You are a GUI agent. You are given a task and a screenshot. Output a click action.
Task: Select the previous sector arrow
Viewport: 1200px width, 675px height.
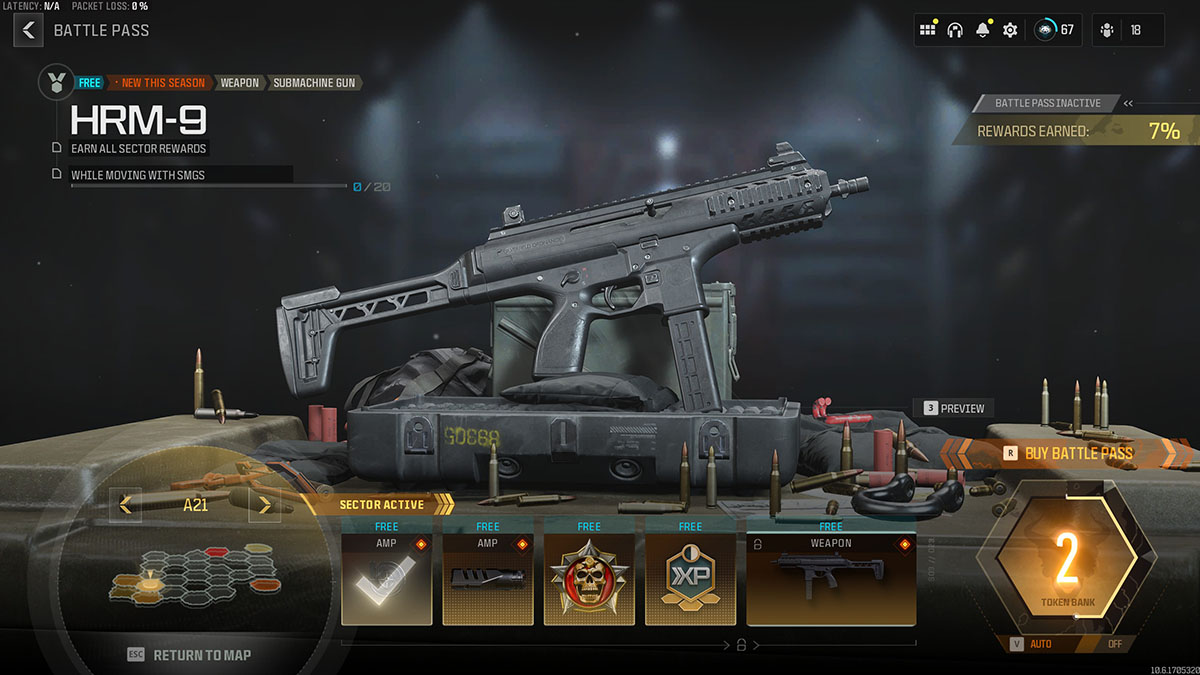pyautogui.click(x=125, y=505)
